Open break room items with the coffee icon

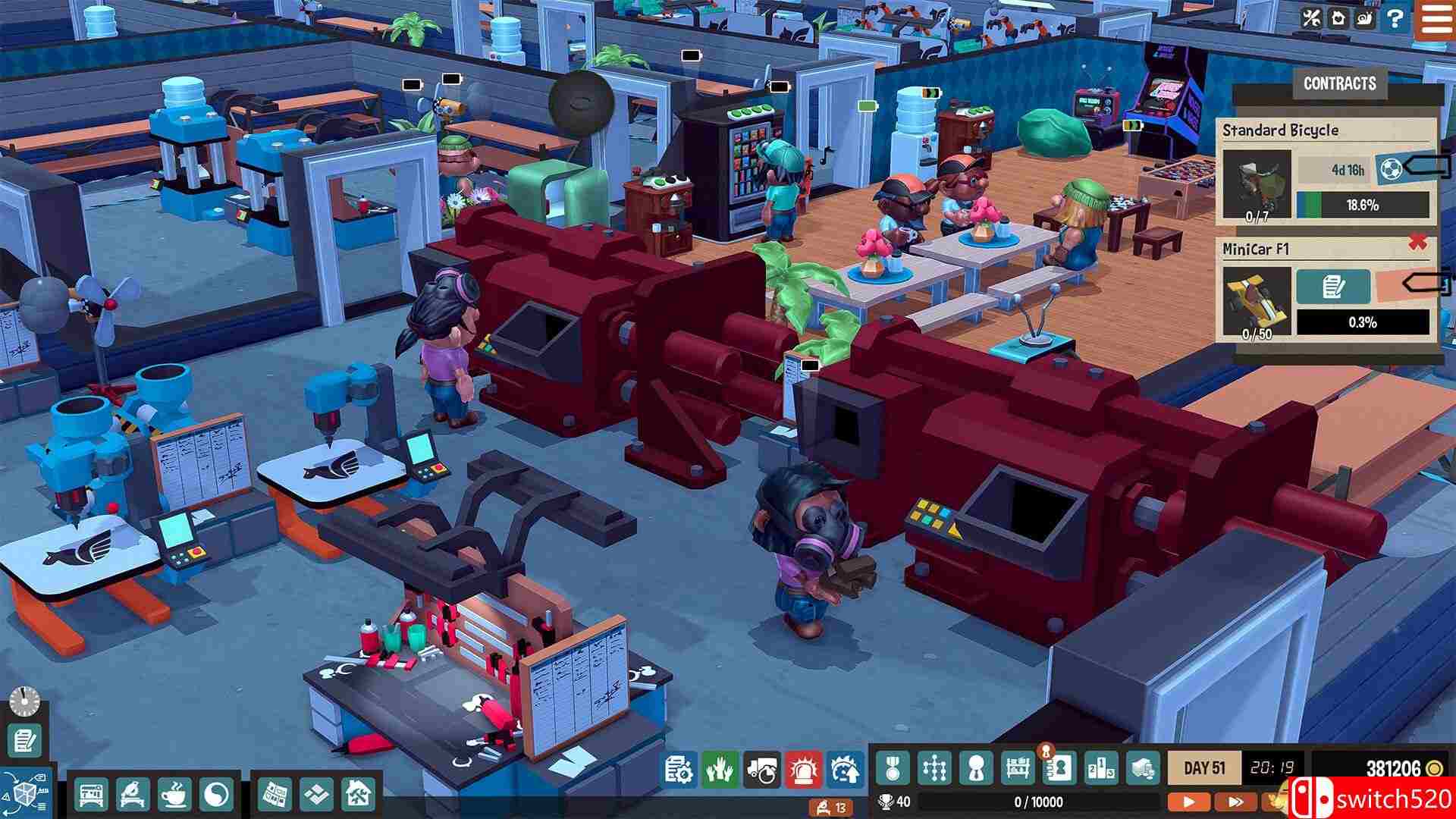[175, 793]
